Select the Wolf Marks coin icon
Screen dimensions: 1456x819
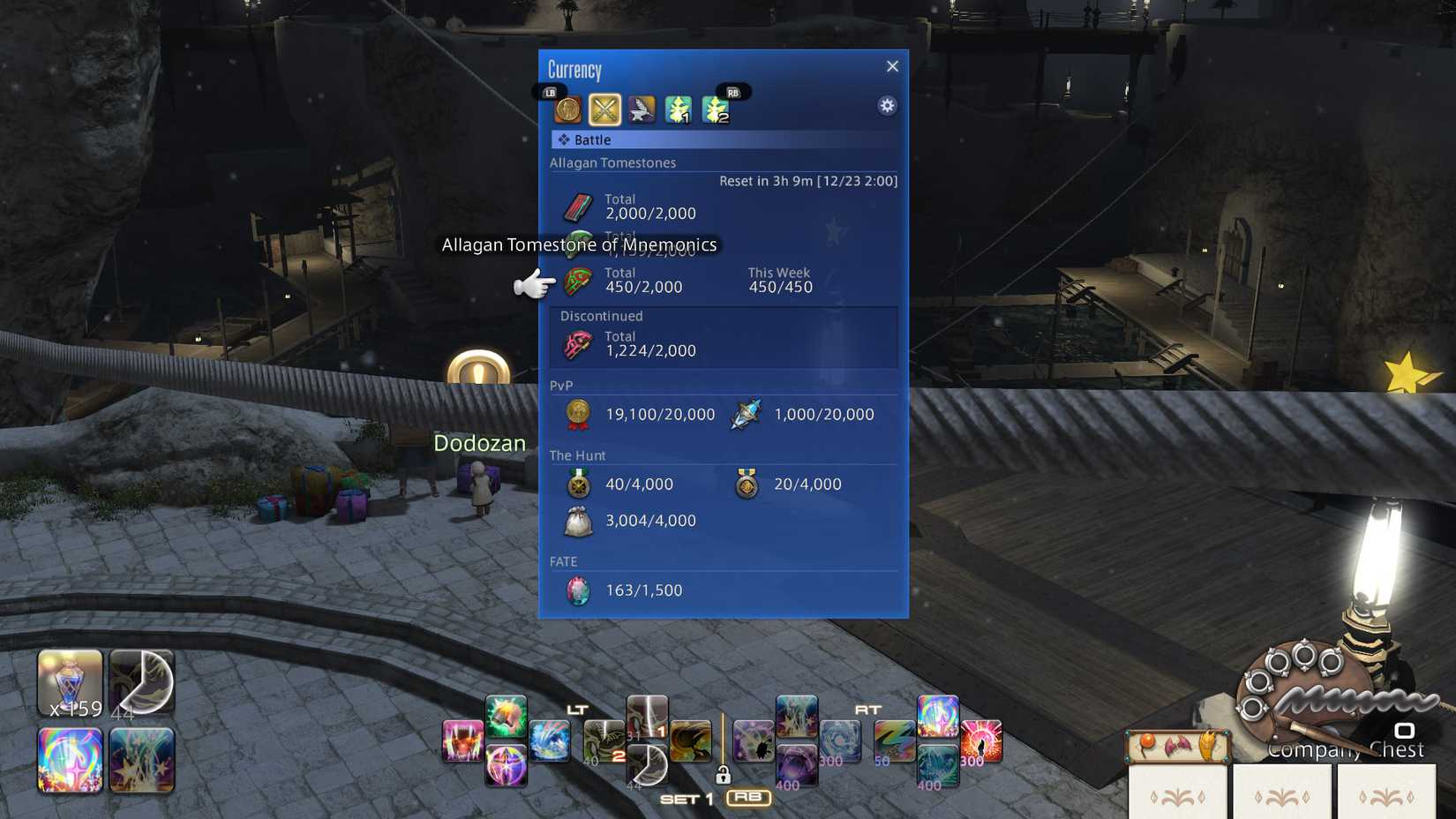pos(579,413)
